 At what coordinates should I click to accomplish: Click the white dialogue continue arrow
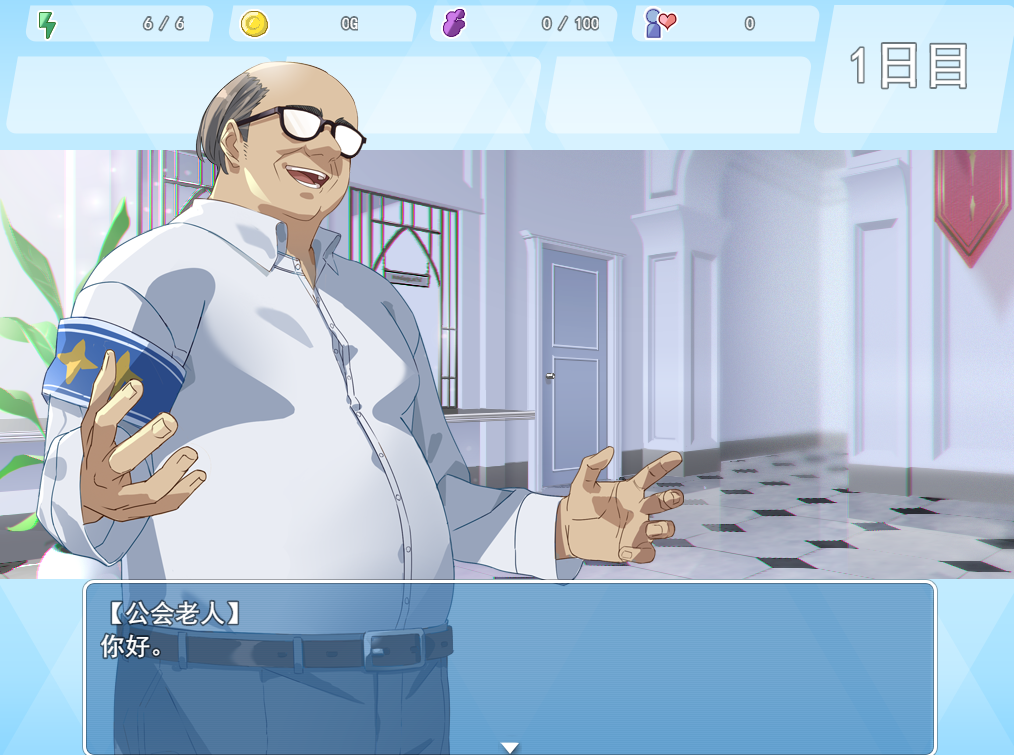point(510,747)
